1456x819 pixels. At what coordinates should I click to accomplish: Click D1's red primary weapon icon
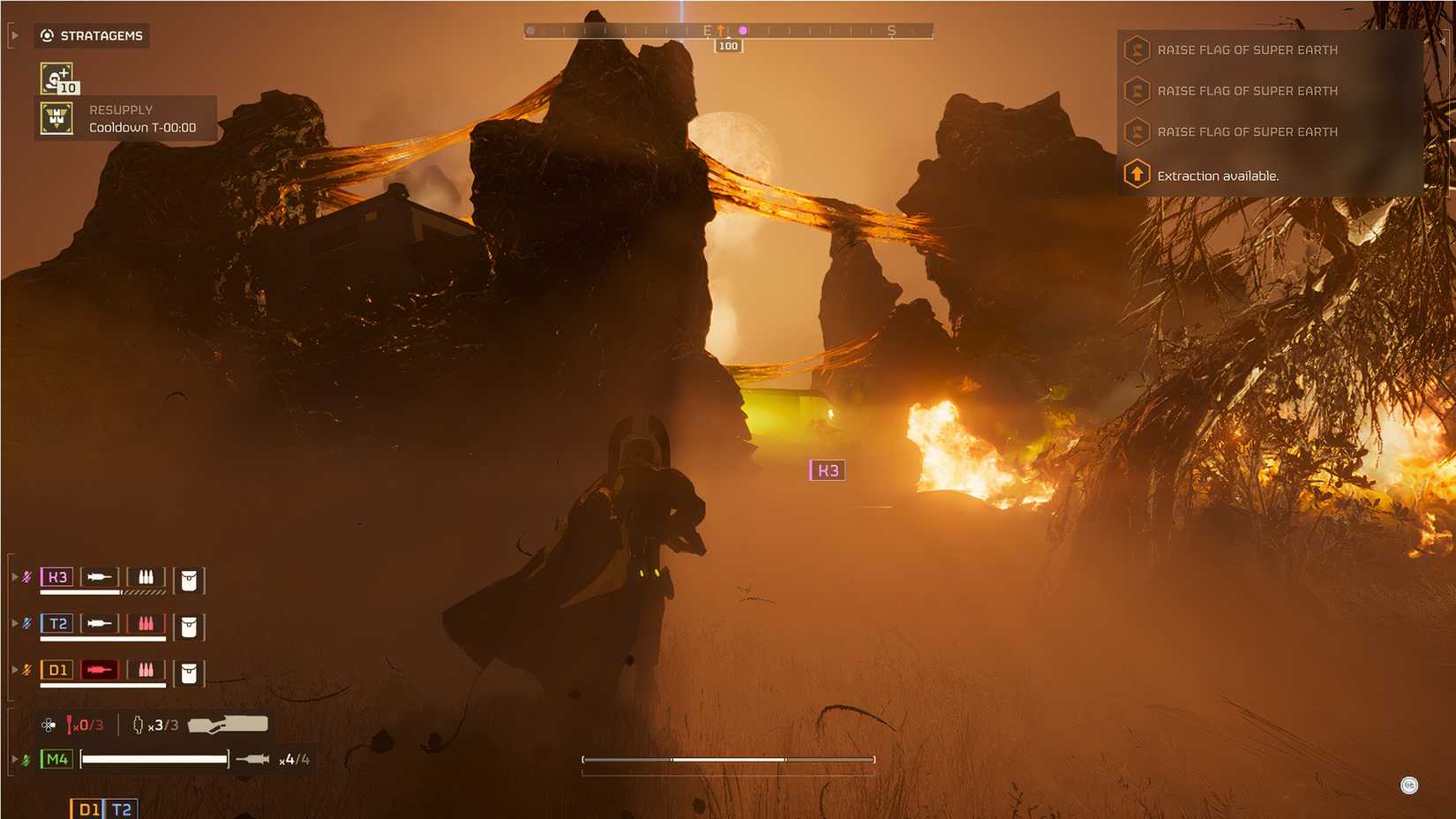101,670
